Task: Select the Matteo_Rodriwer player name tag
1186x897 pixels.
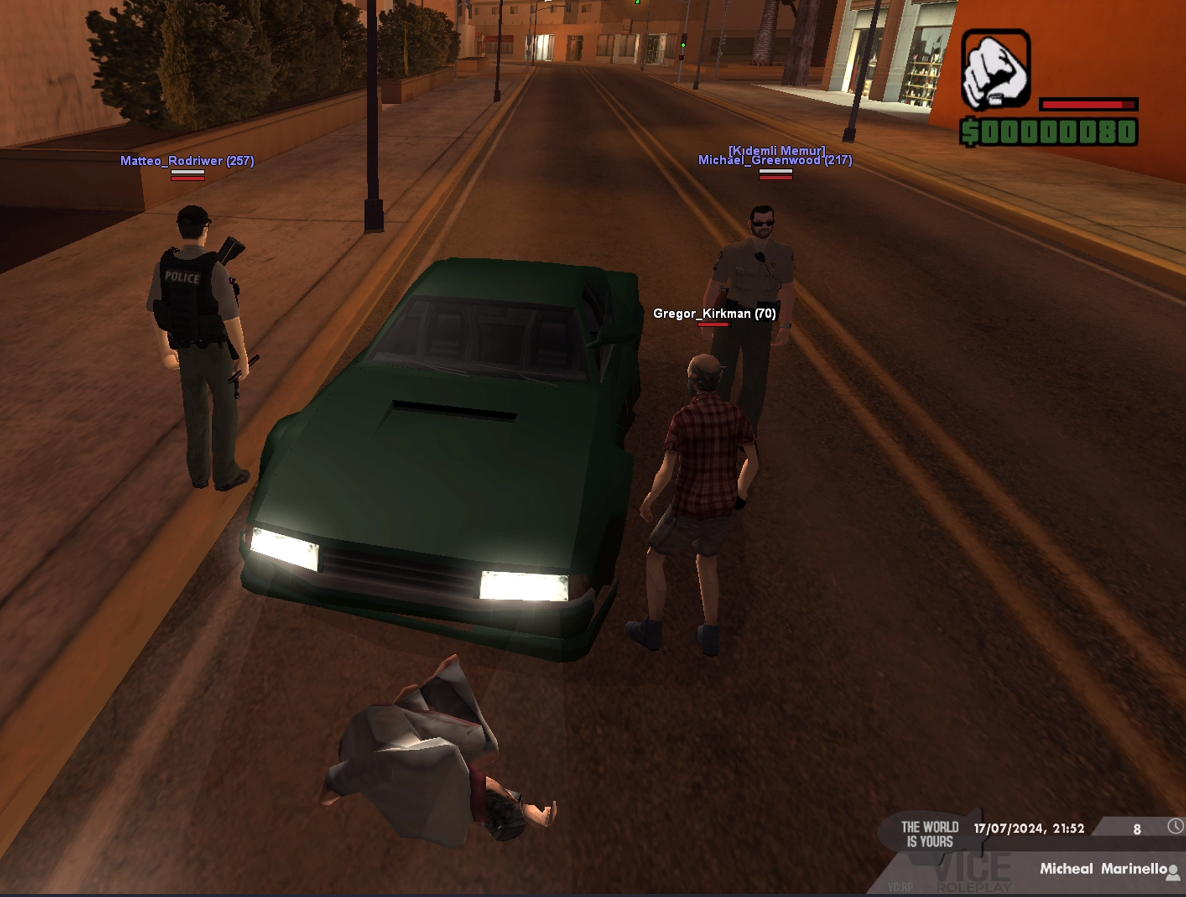Action: pos(187,161)
